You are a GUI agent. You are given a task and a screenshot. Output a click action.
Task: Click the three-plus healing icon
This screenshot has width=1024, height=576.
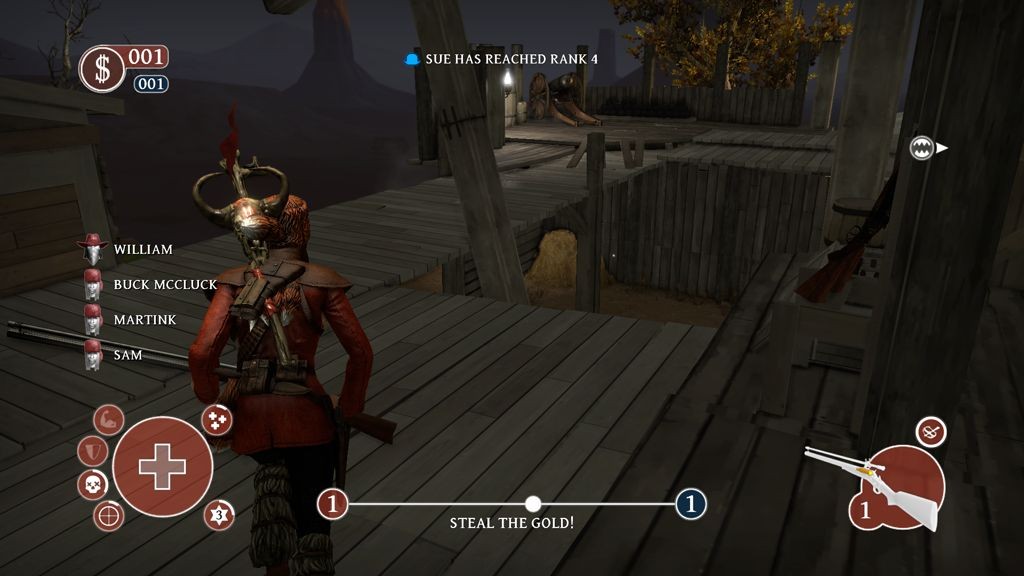coord(217,420)
